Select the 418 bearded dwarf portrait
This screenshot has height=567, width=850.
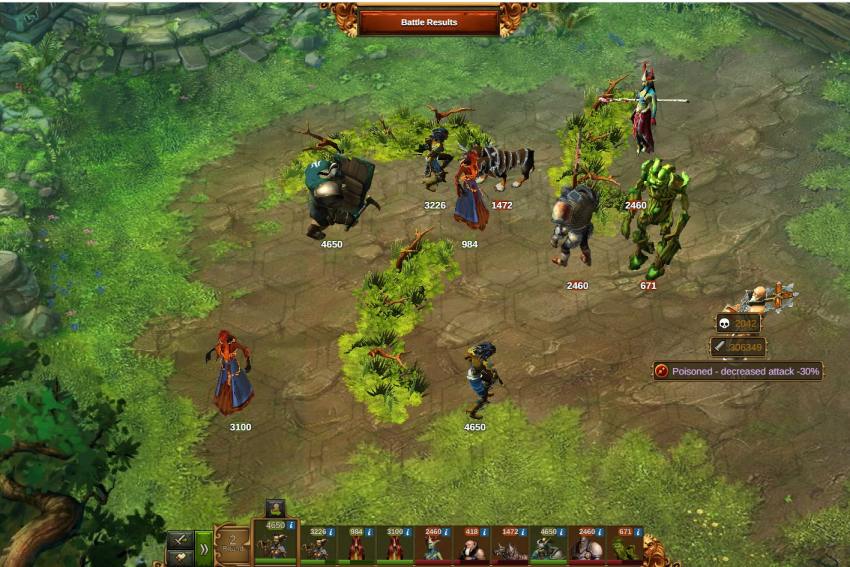point(470,547)
